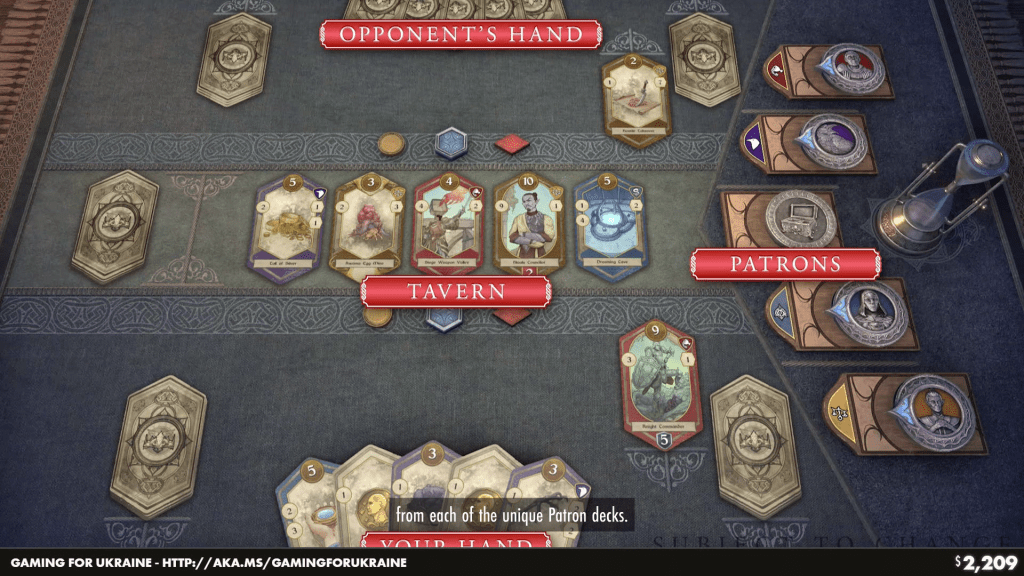Pick the Siege Weapon Volley card

[x=448, y=225]
